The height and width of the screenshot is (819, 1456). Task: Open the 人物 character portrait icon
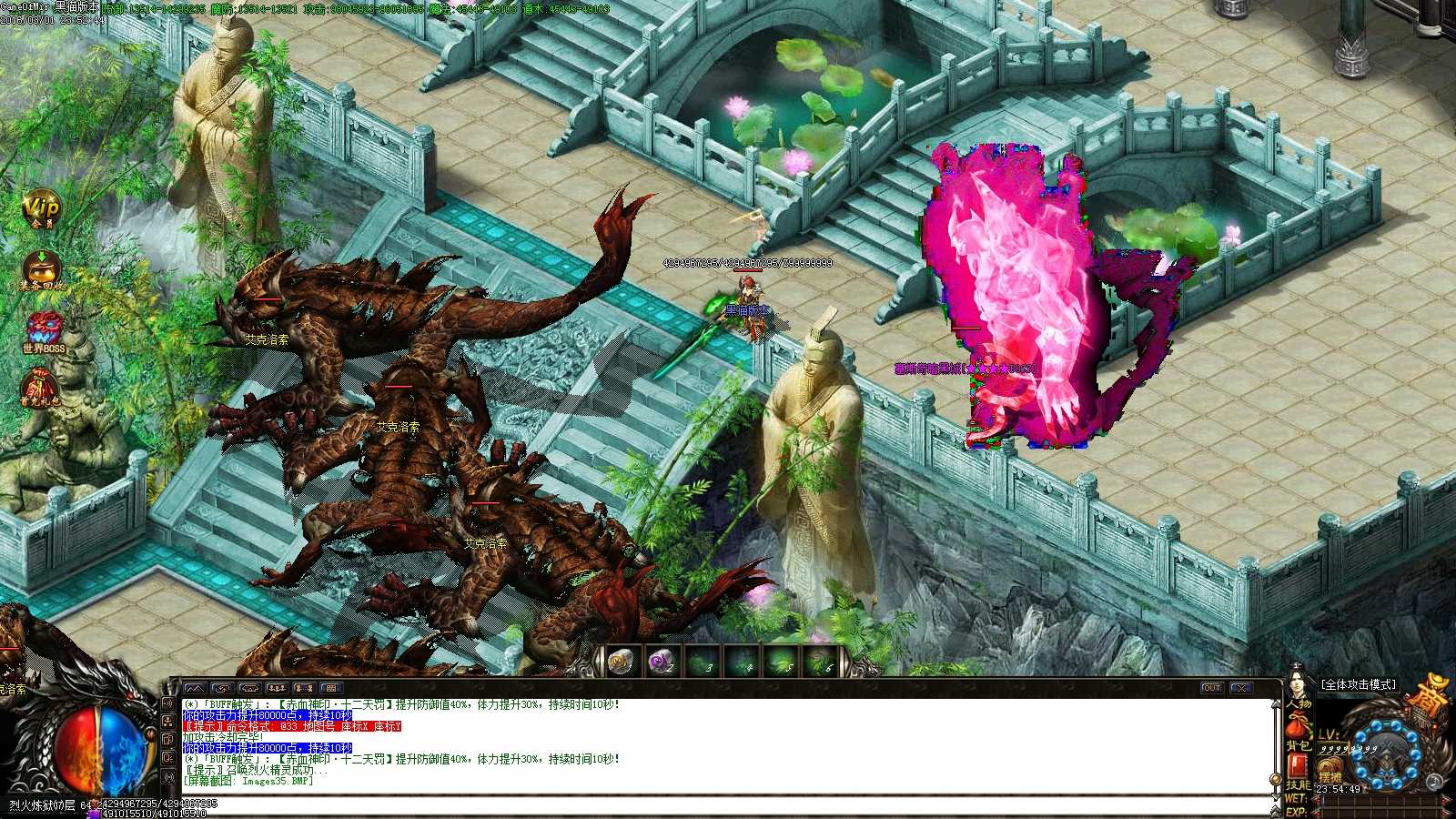pyautogui.click(x=1297, y=685)
